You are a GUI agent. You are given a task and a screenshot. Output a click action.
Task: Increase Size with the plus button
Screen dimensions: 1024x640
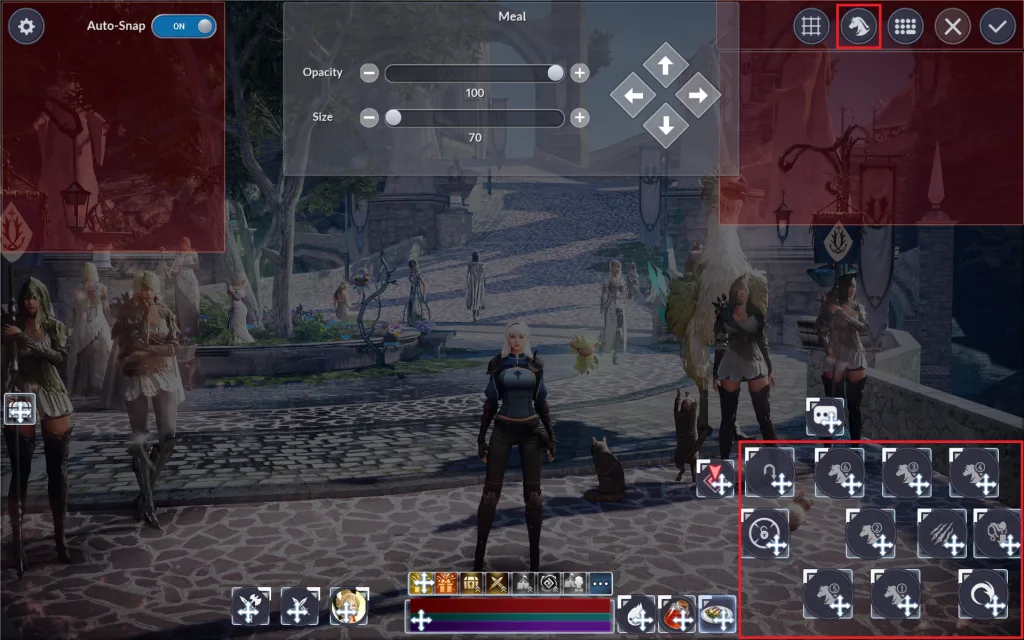pos(579,118)
